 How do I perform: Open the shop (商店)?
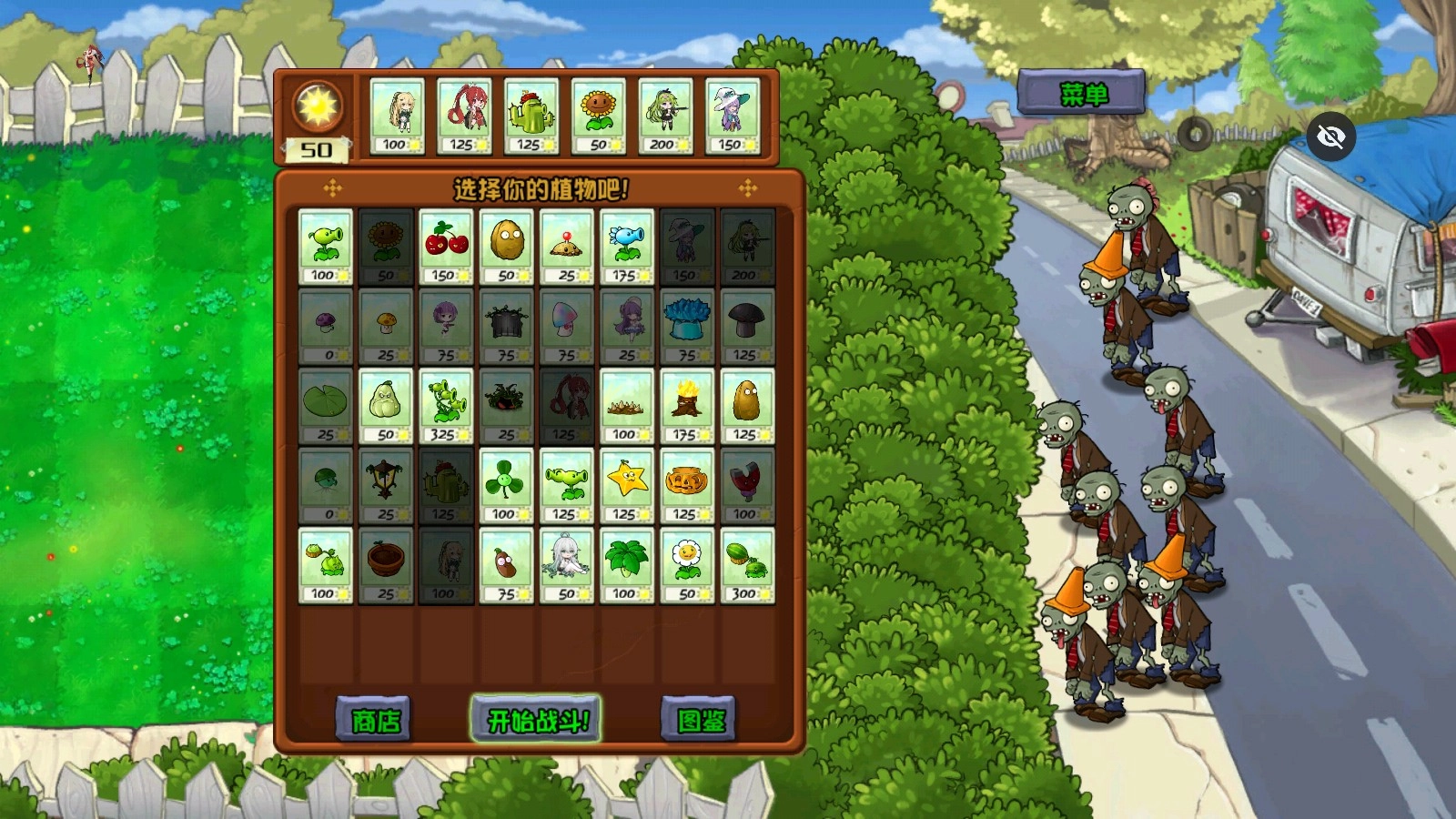click(374, 721)
